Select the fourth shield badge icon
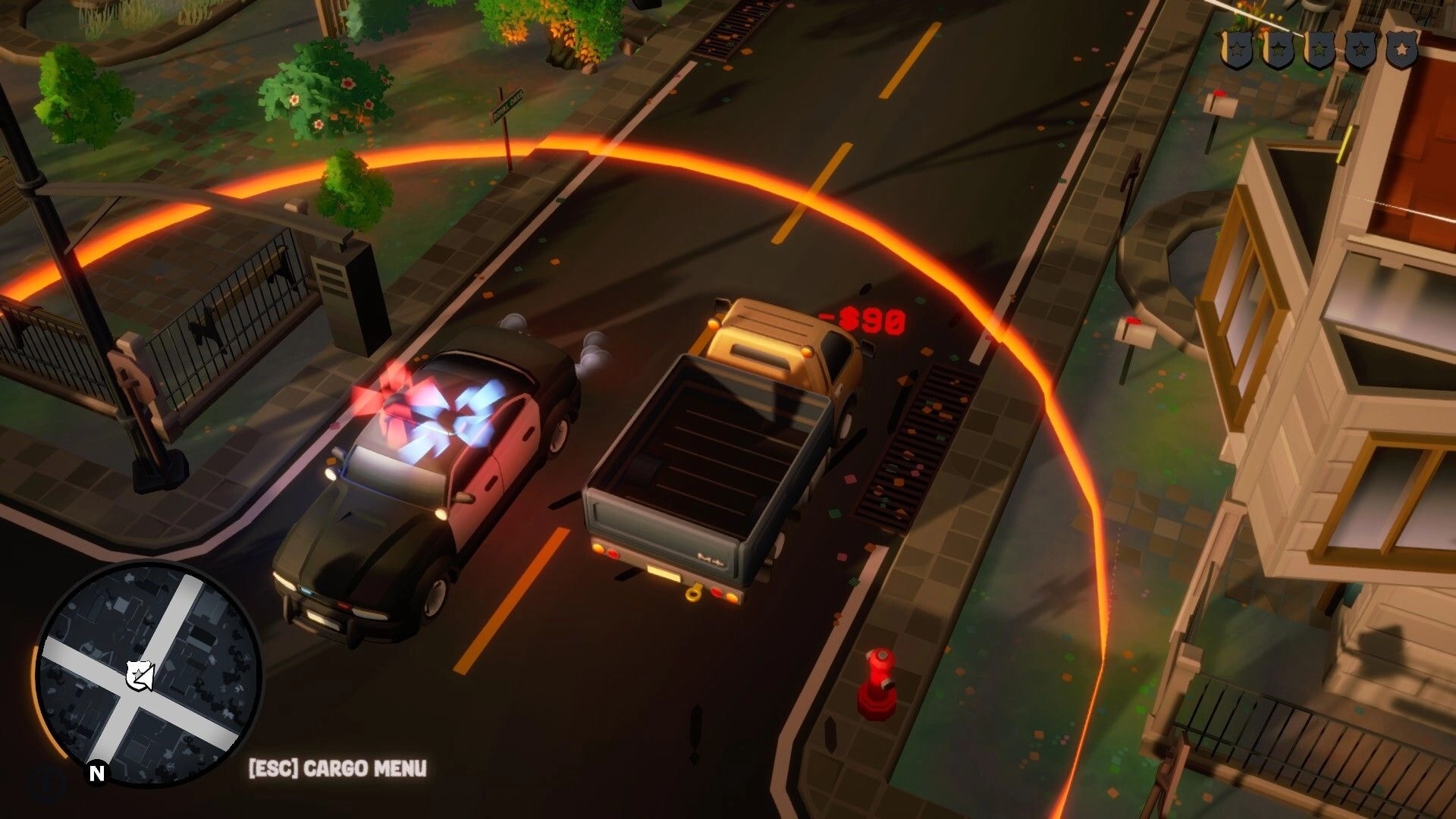1456x819 pixels. pyautogui.click(x=1360, y=47)
